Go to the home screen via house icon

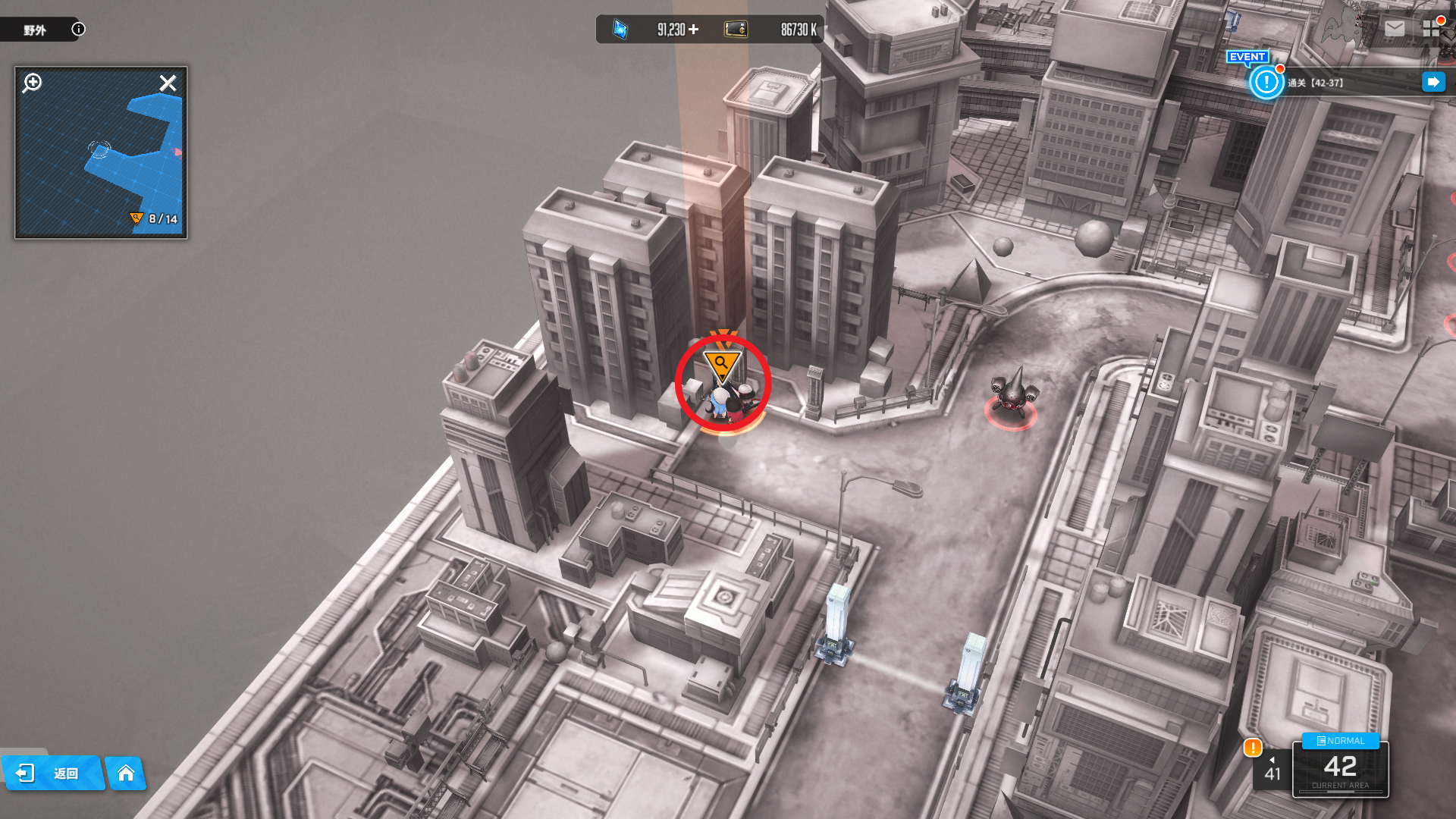pyautogui.click(x=126, y=773)
